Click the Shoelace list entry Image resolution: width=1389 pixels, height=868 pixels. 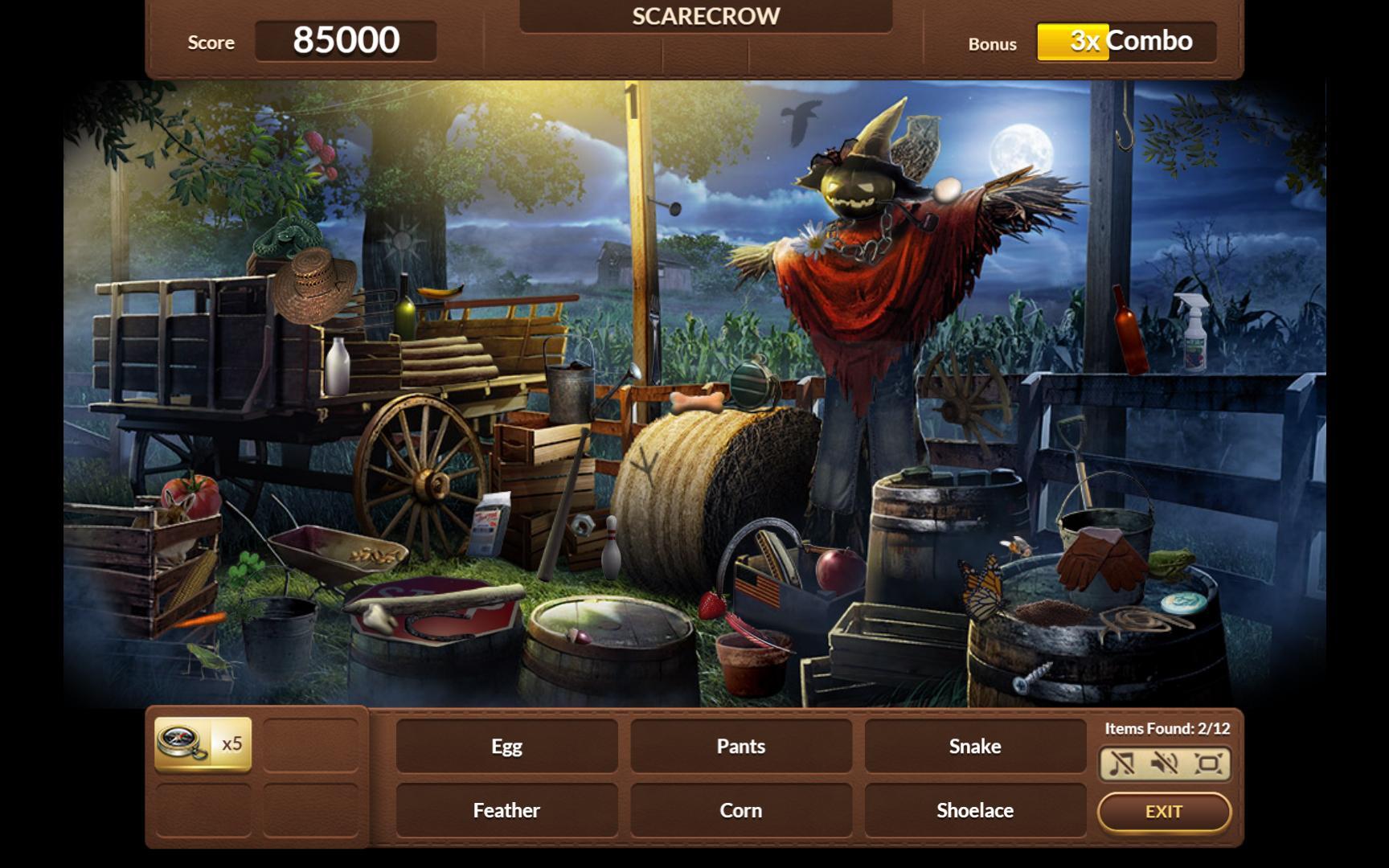(x=974, y=810)
